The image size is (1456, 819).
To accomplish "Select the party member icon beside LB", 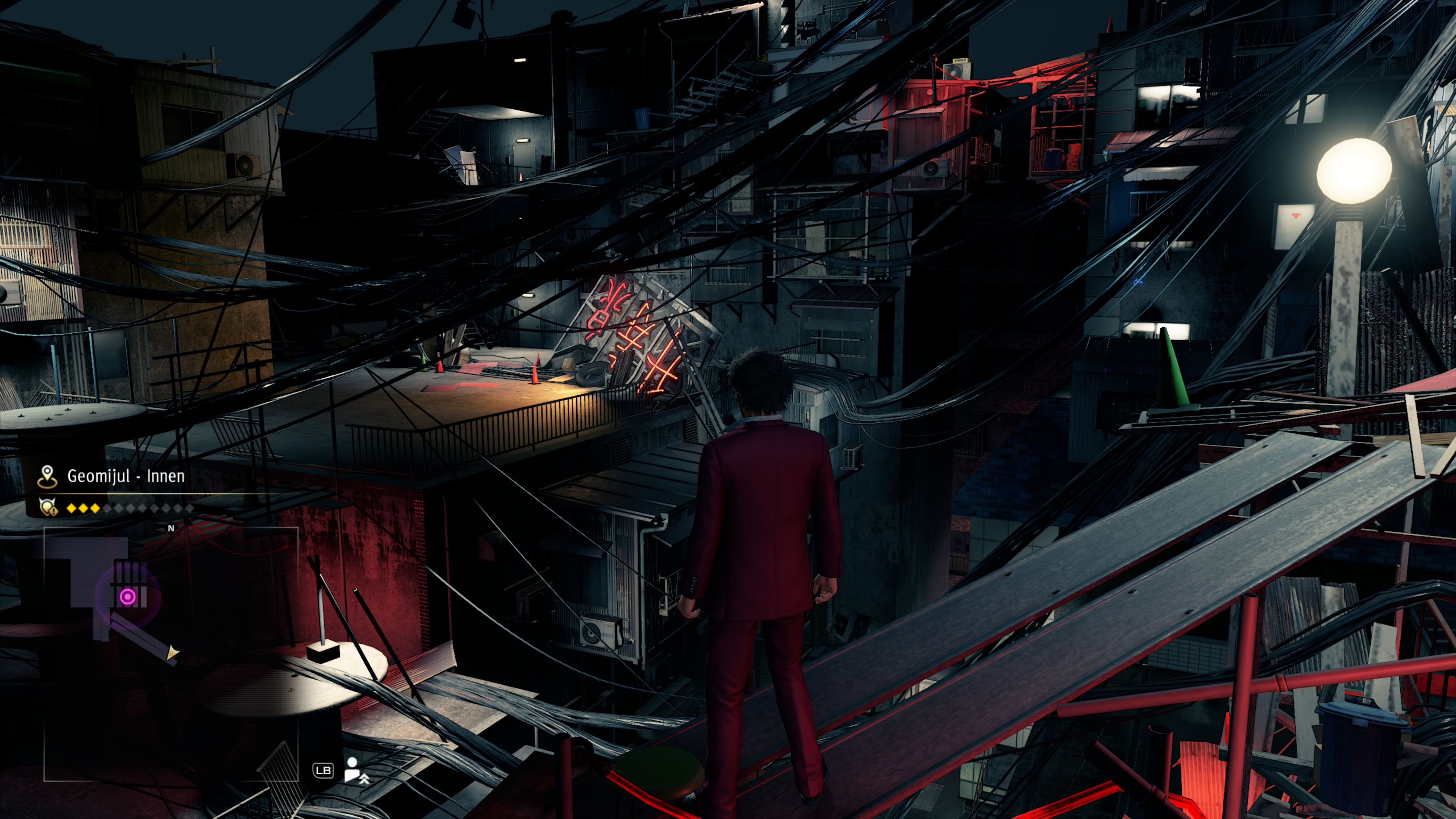I will click(356, 770).
